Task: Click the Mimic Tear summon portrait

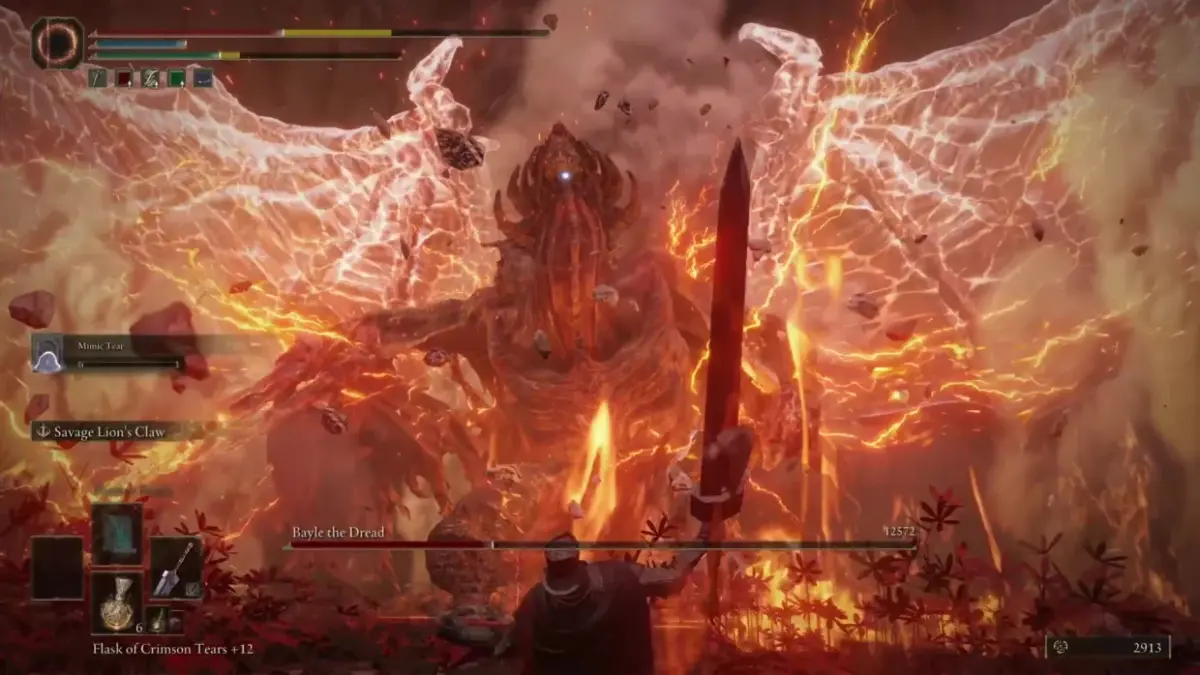Action: [47, 353]
